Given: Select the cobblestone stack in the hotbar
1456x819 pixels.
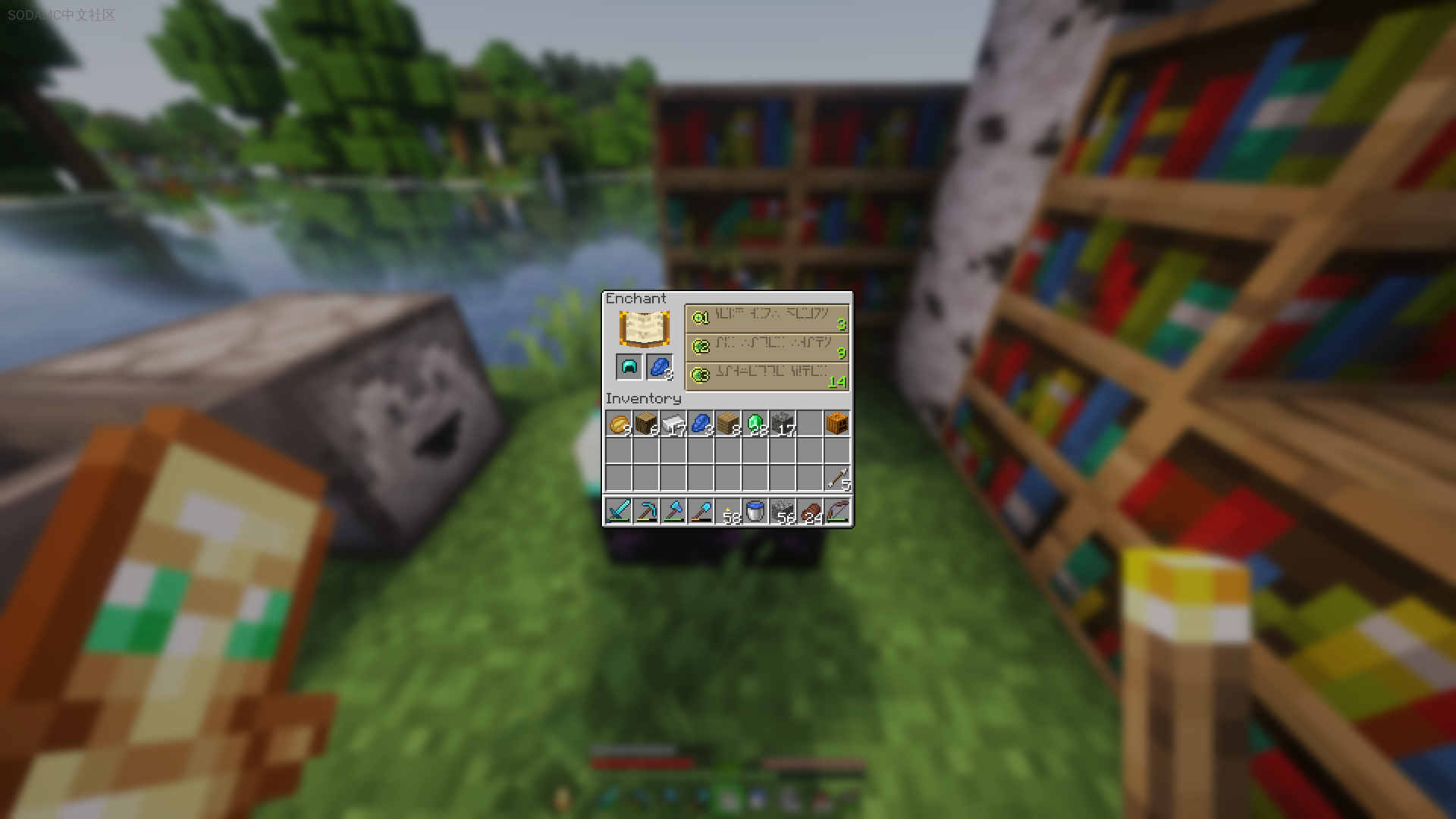Looking at the screenshot, I should [x=783, y=511].
